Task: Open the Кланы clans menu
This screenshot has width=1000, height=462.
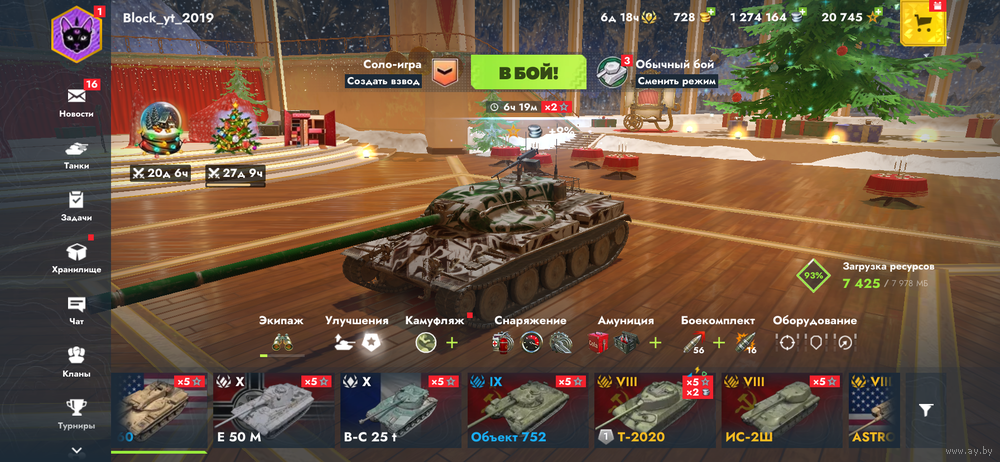Action: click(x=76, y=360)
